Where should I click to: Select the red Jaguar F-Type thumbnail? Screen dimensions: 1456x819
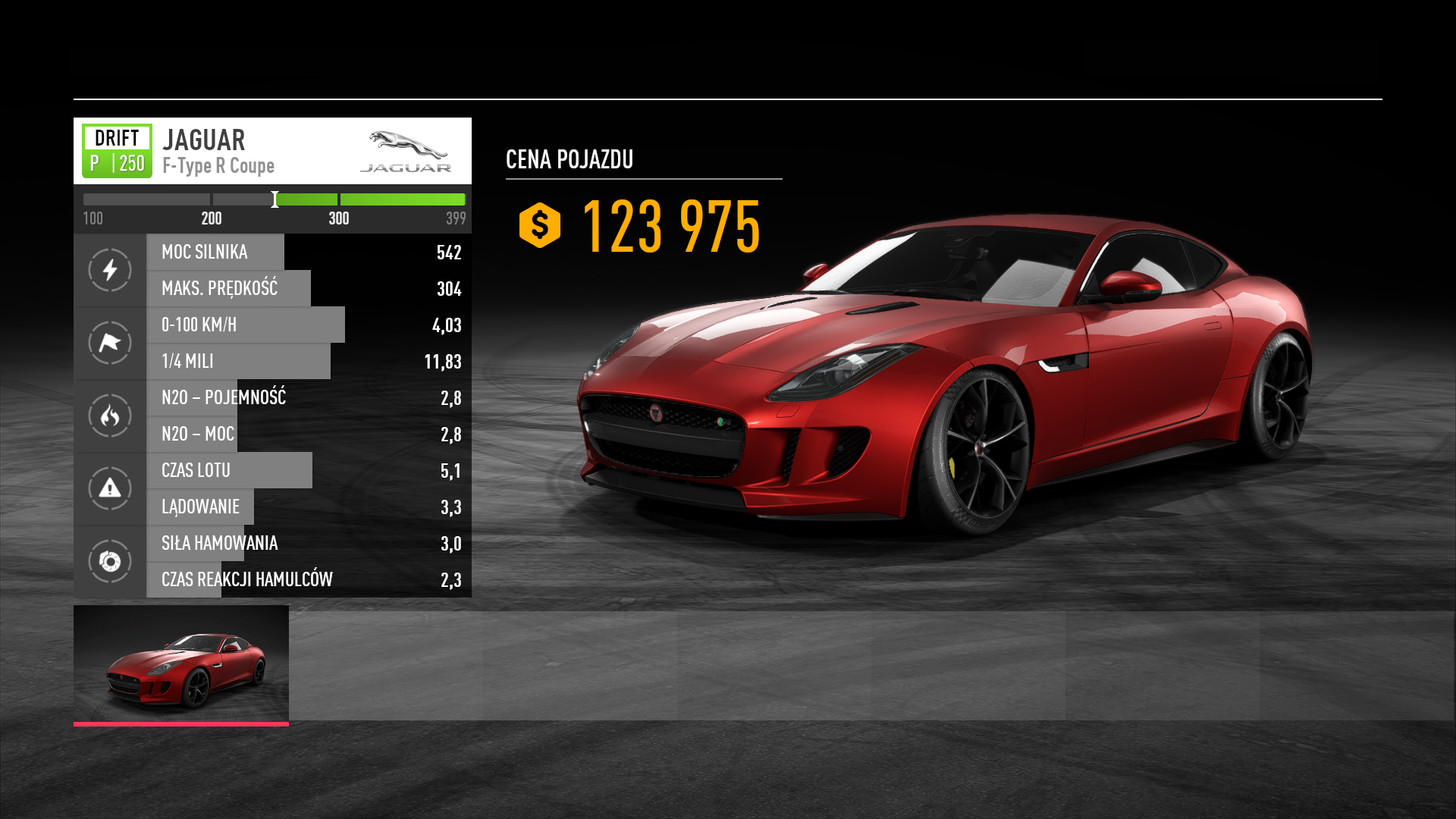click(x=181, y=664)
